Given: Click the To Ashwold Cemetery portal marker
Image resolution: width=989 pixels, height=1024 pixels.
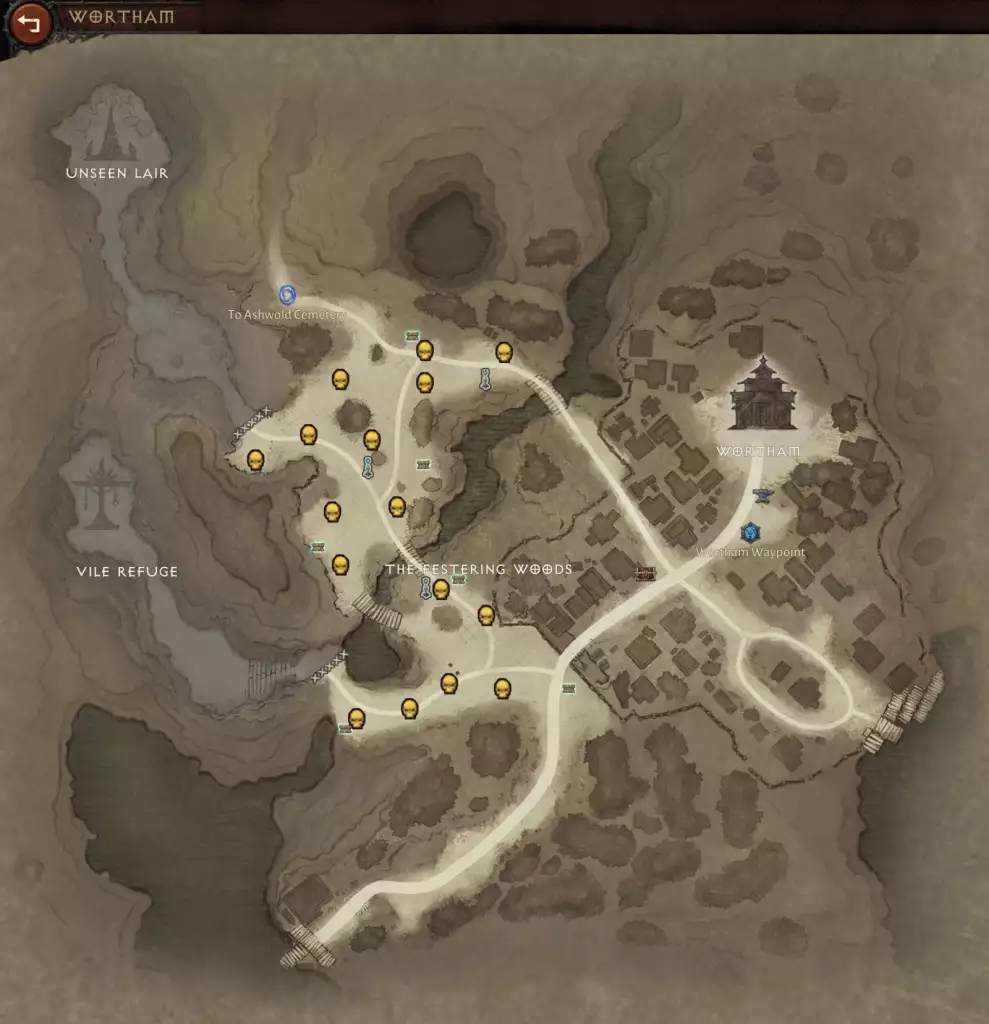Looking at the screenshot, I should click(x=287, y=294).
